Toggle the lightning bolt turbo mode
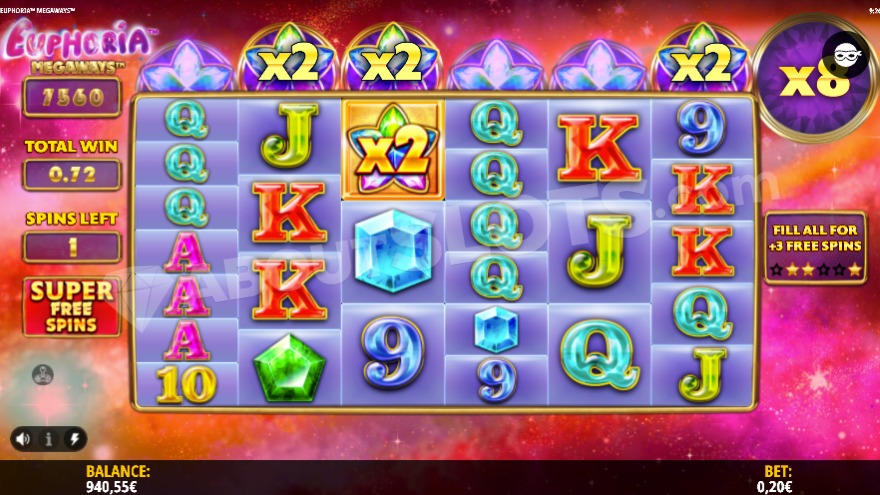Screen dimensions: 880x495 [x=74, y=438]
